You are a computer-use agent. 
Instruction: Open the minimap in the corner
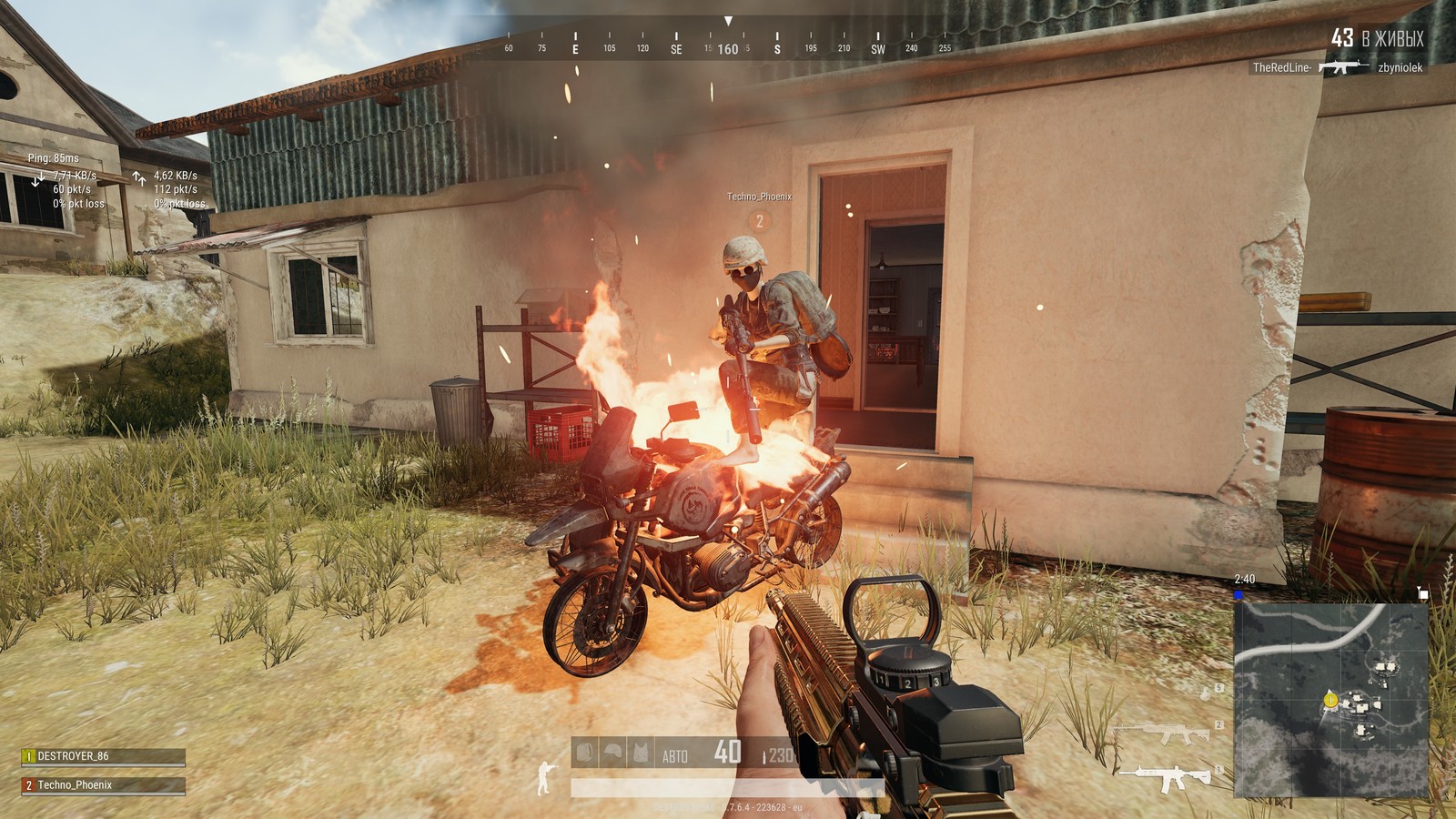(1330, 699)
